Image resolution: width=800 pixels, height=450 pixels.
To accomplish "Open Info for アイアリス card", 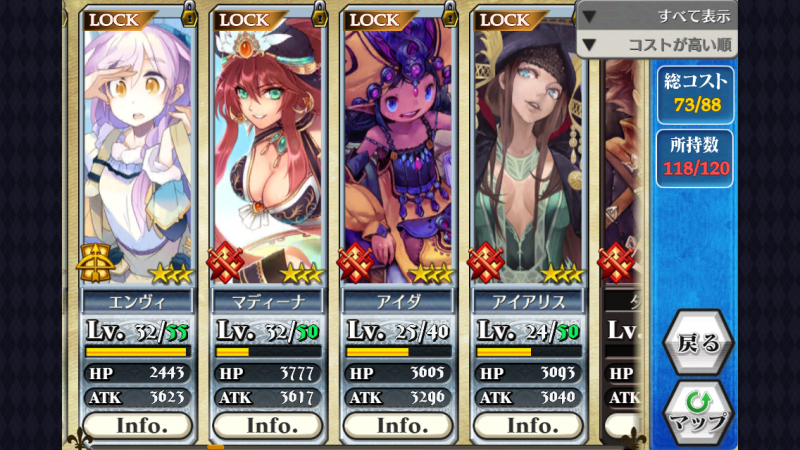I will (527, 425).
